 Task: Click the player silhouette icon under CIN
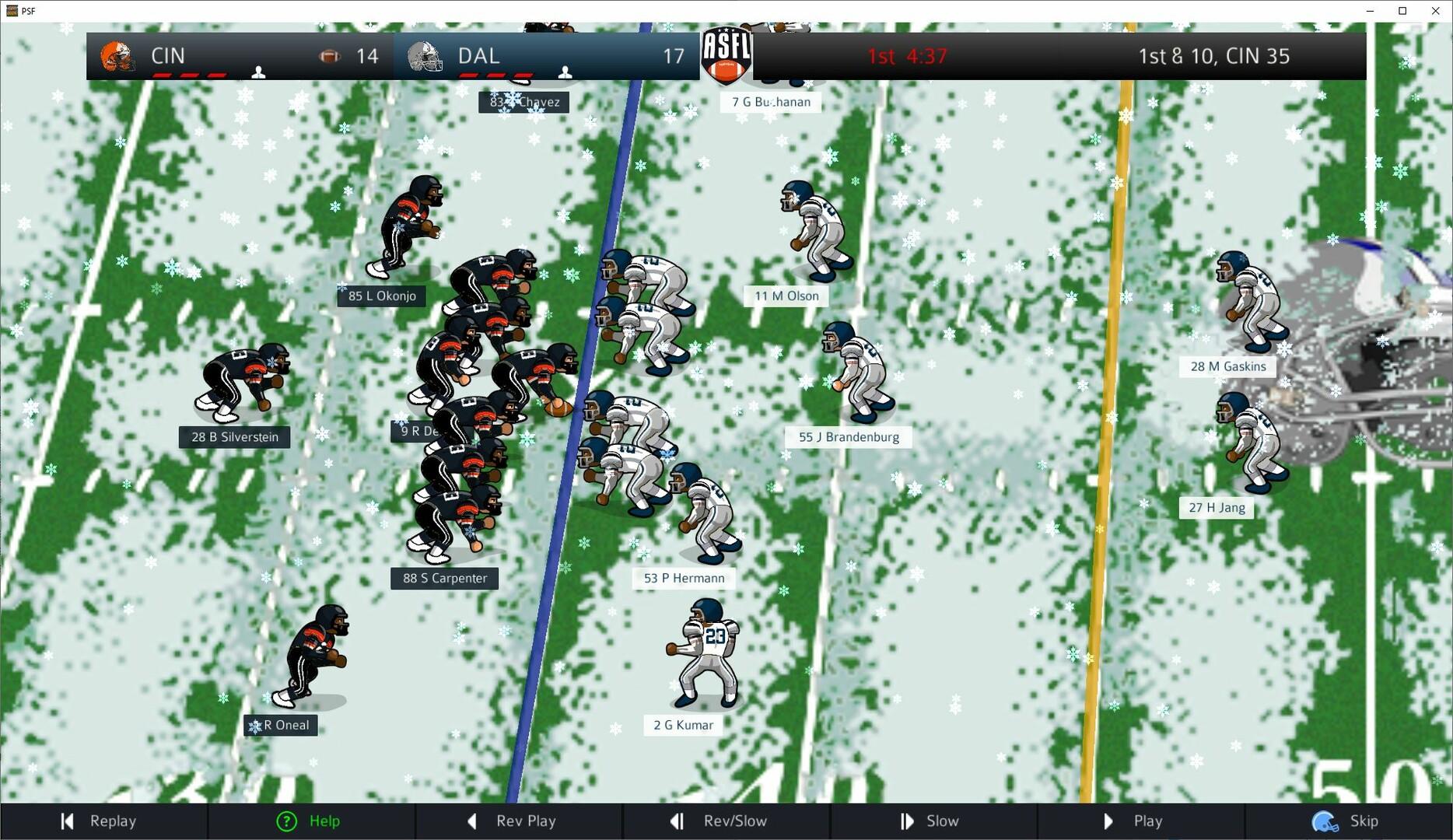point(258,72)
